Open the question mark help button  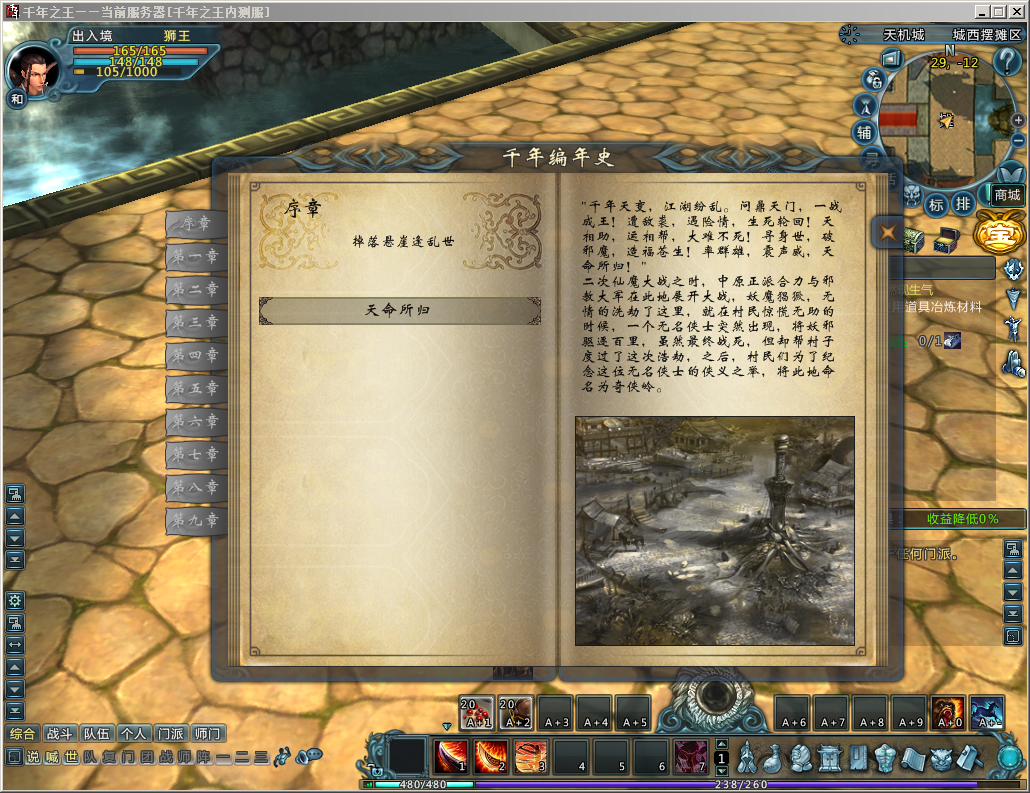click(1006, 61)
